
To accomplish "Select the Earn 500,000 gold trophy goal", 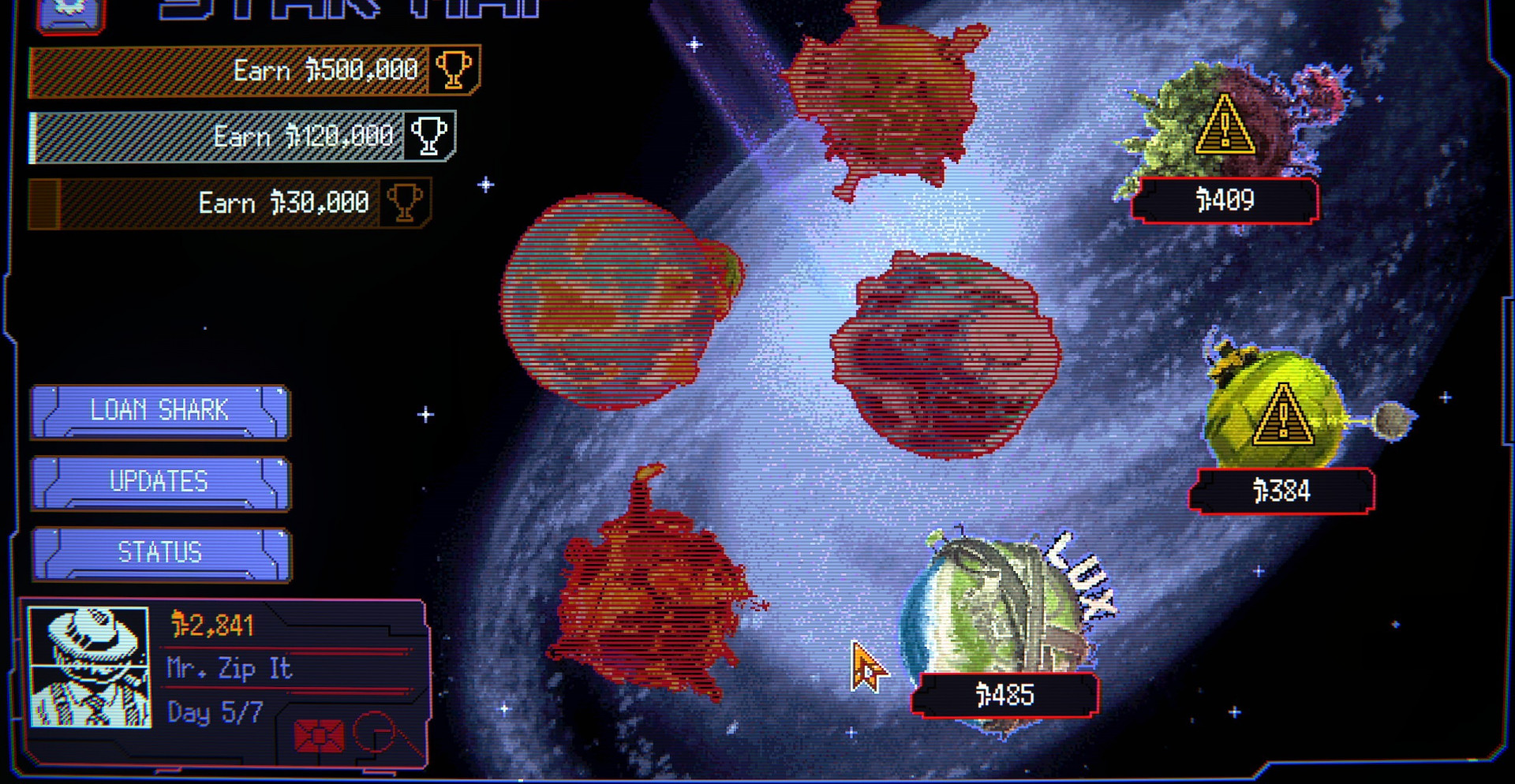I will coord(254,71).
